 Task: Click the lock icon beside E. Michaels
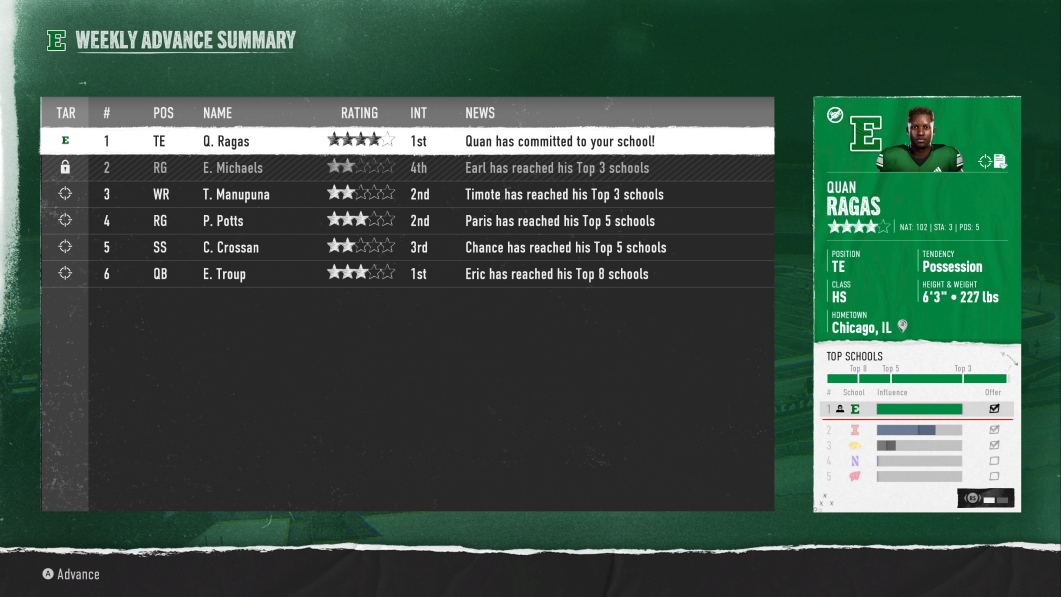[65, 168]
